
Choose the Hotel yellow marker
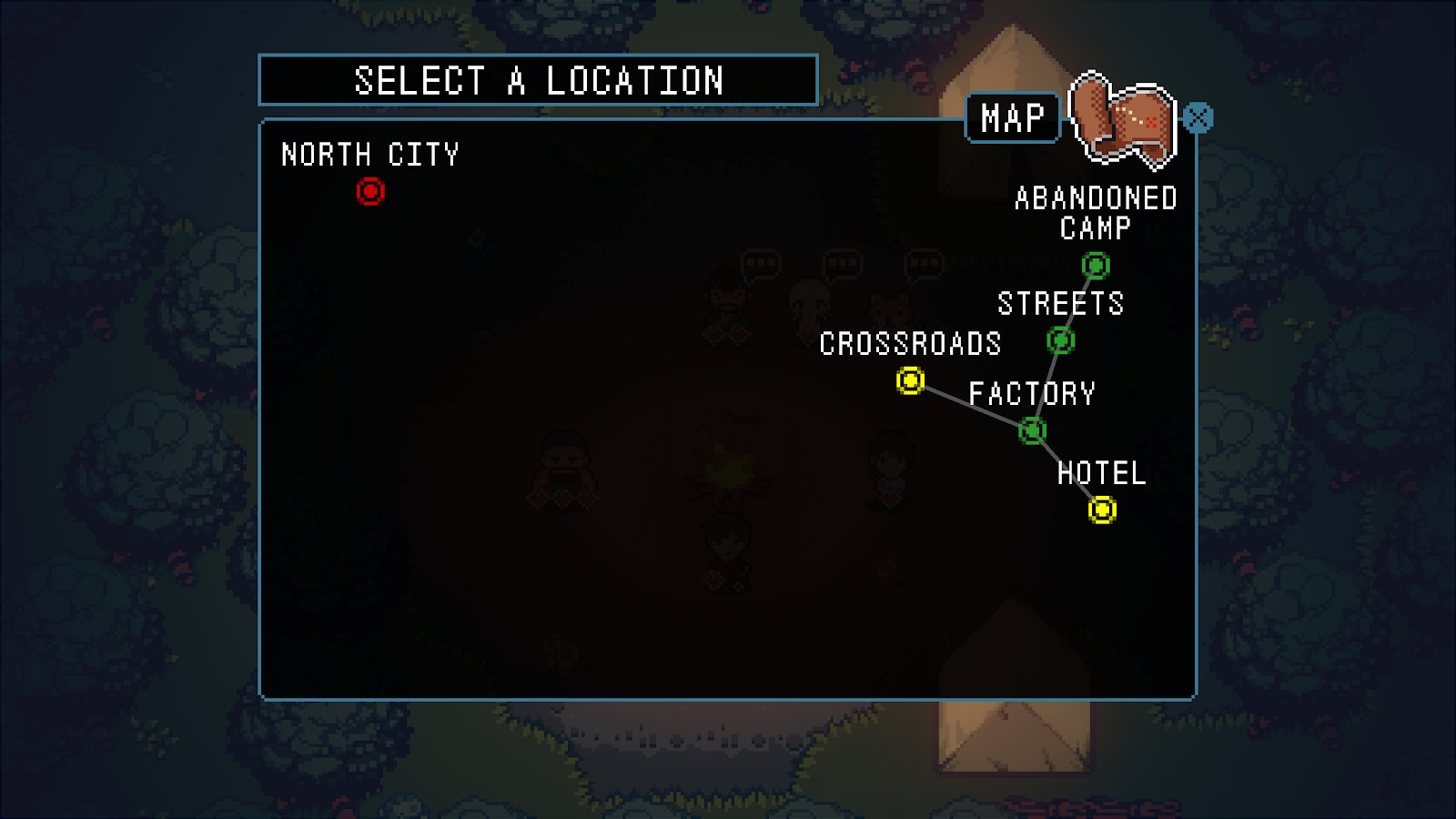pyautogui.click(x=1102, y=510)
